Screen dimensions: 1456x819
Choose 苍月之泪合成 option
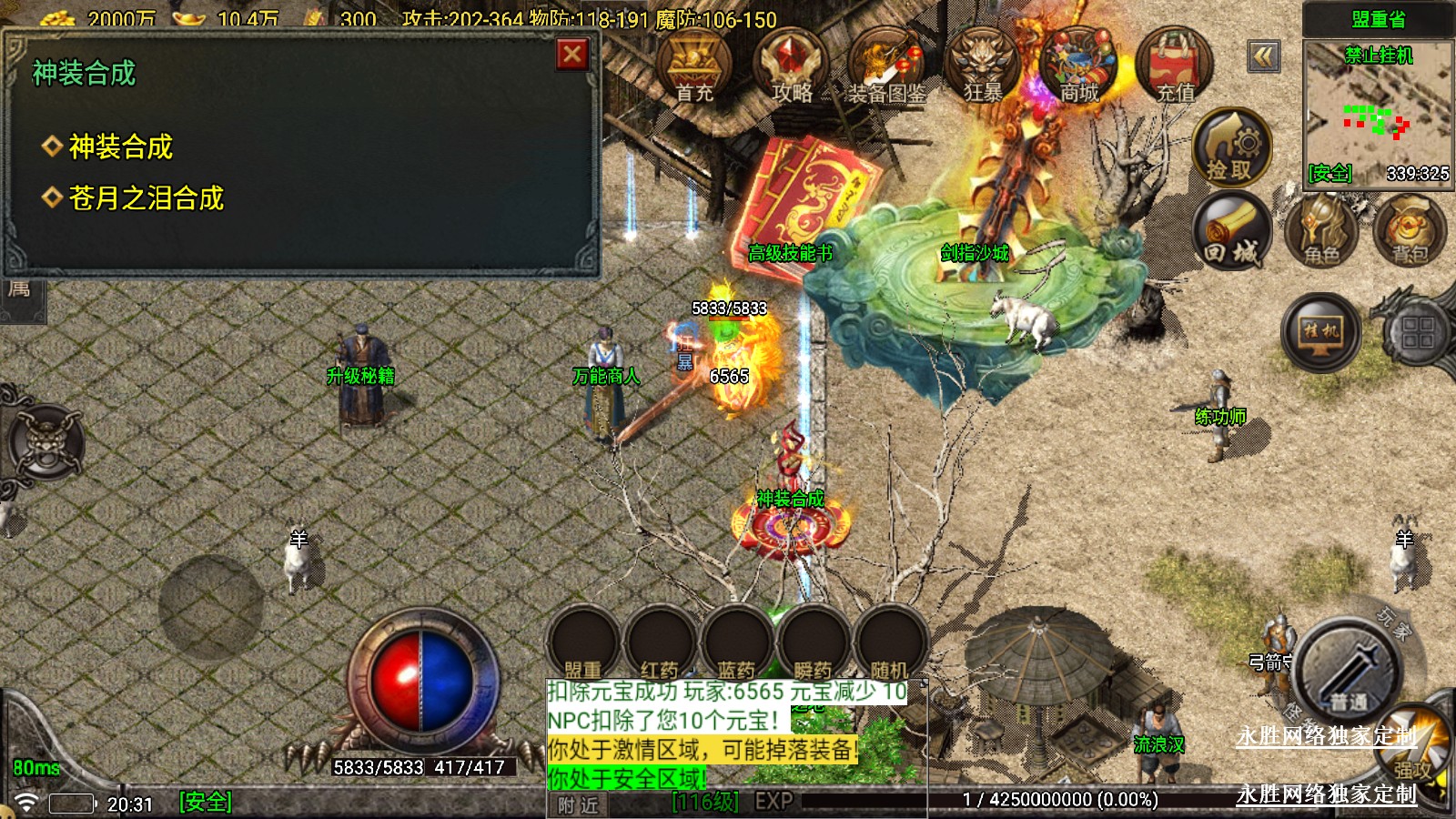point(146,198)
